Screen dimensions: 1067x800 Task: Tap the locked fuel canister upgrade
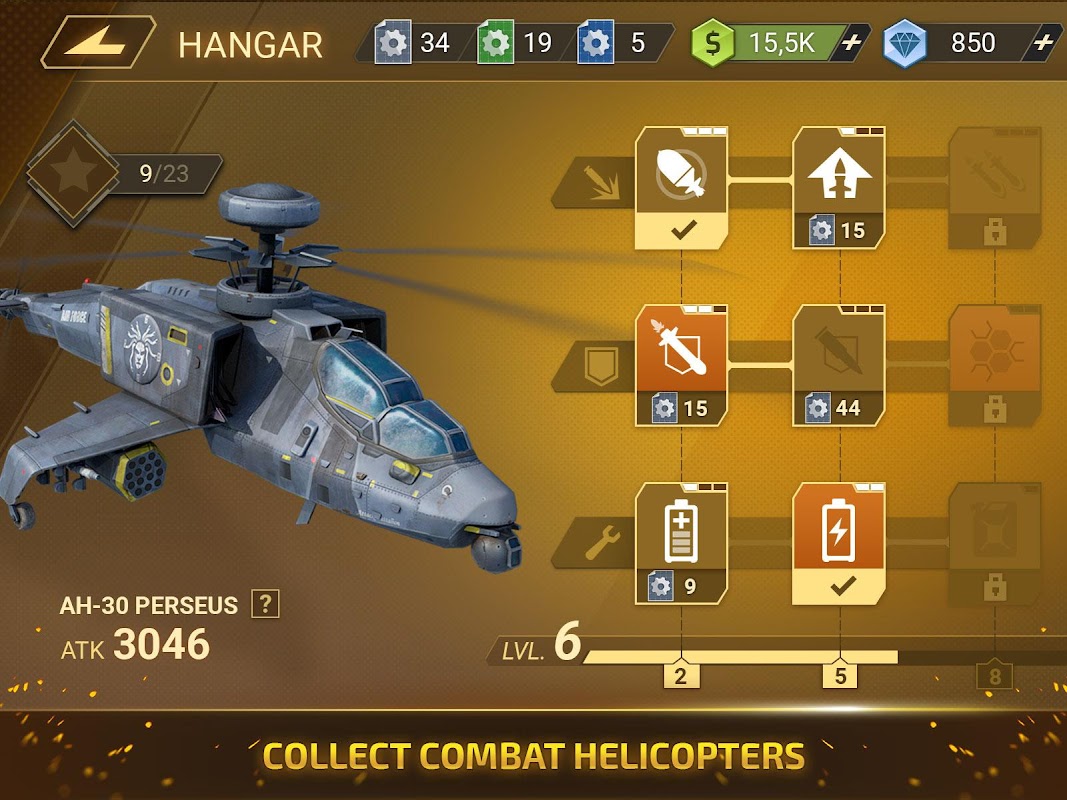(993, 543)
